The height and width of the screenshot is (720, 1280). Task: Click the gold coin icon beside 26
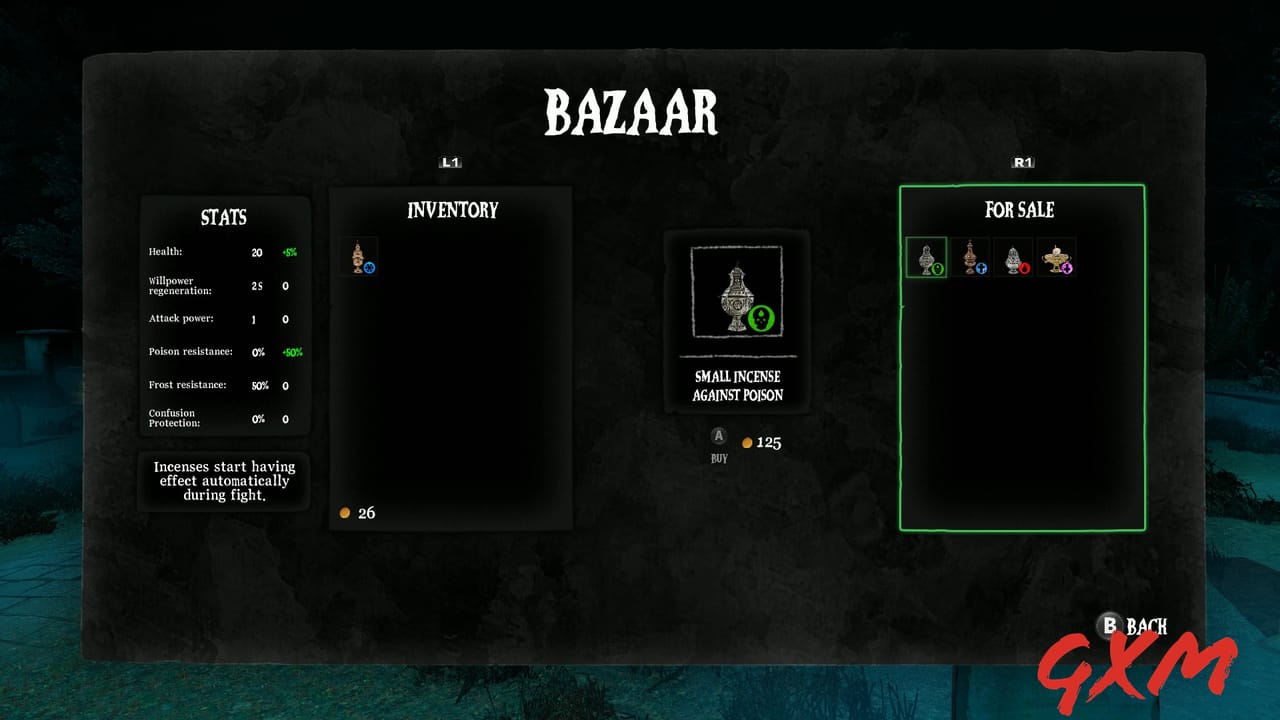[x=345, y=513]
